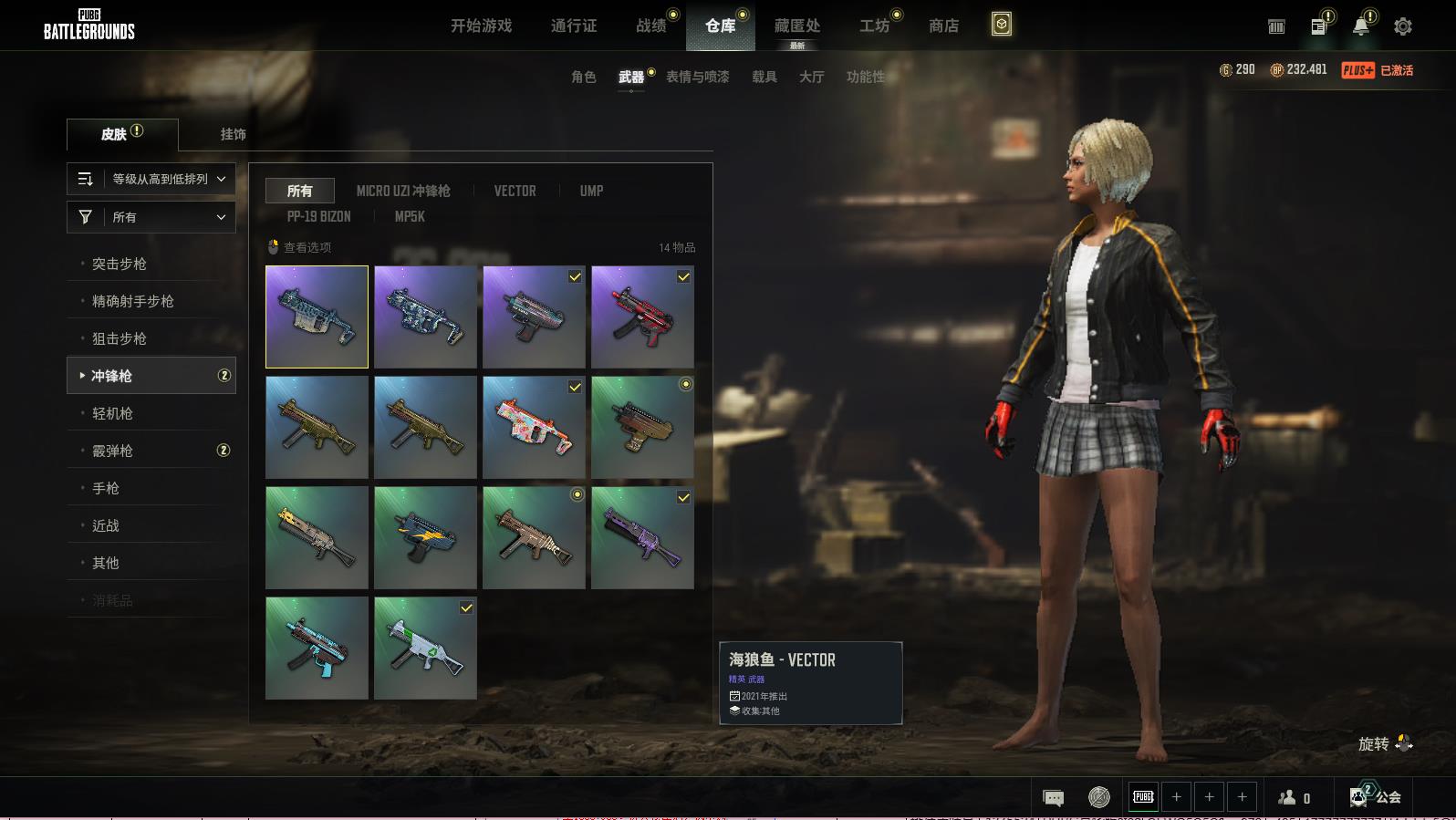Open the 公会 clan button
Viewport: 1456px width, 820px height.
point(1377,797)
